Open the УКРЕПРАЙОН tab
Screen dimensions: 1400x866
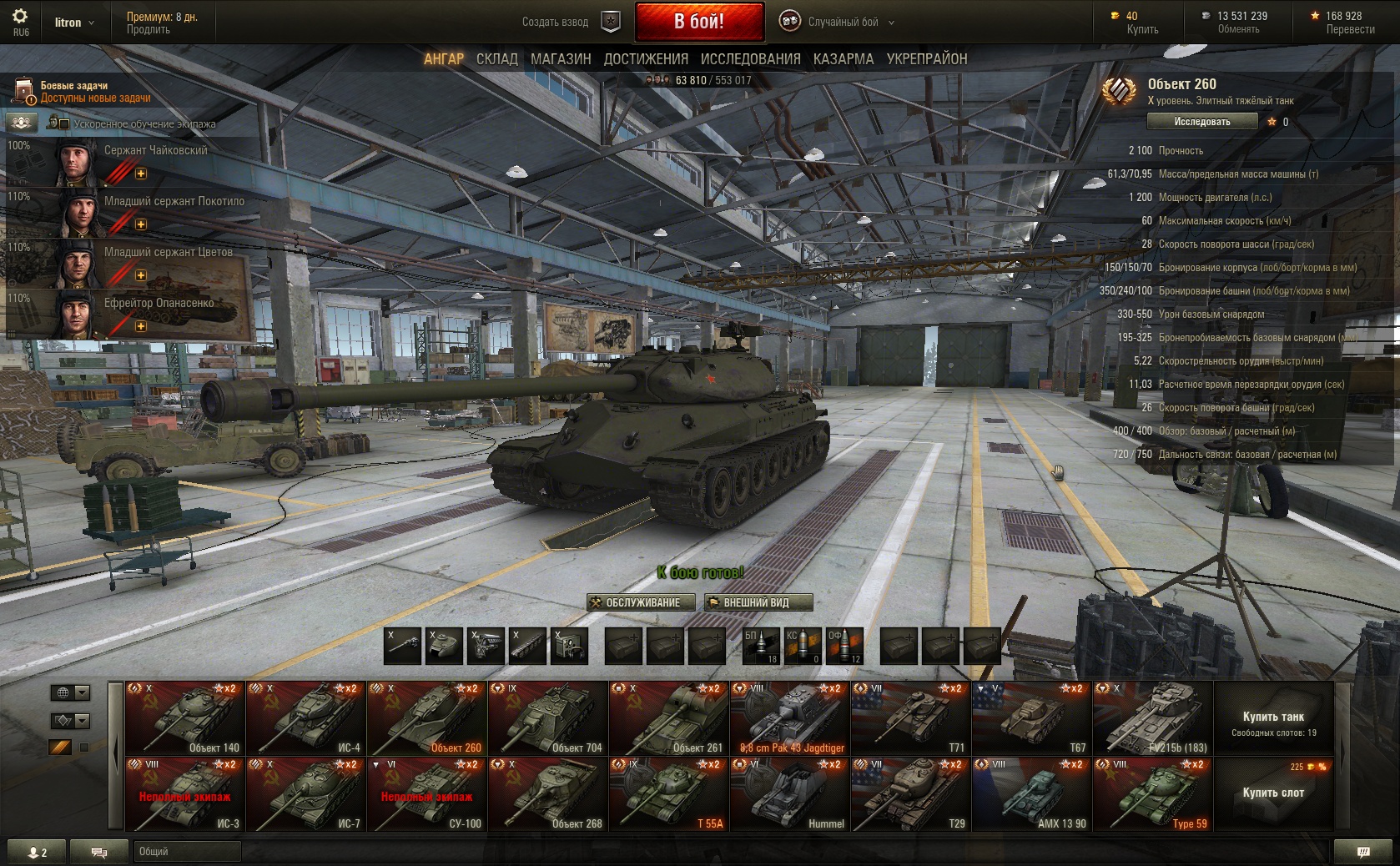[927, 58]
